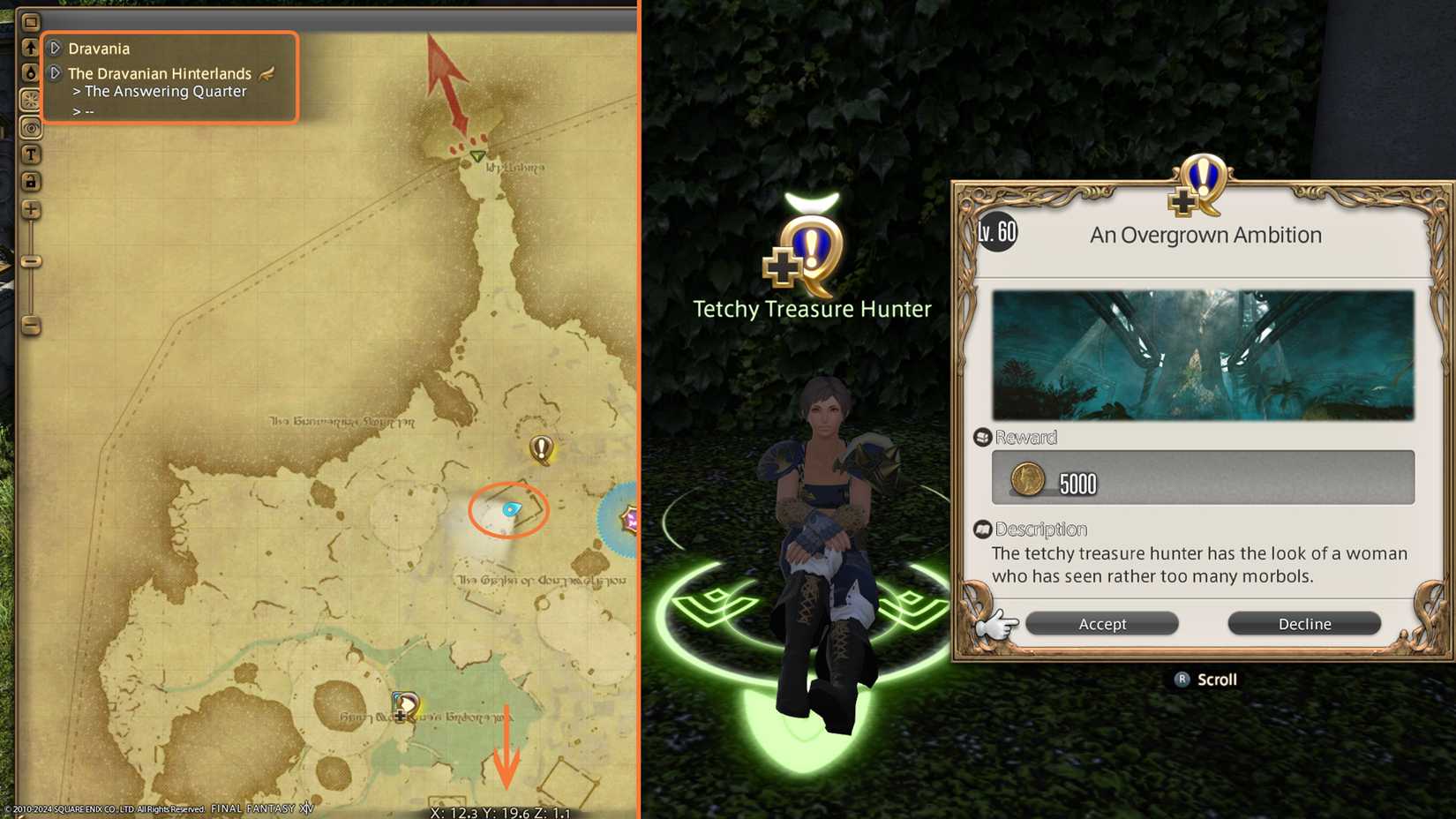Accept the quest An Overgrown Ambition
Viewport: 1456px width, 819px height.
pyautogui.click(x=1101, y=623)
